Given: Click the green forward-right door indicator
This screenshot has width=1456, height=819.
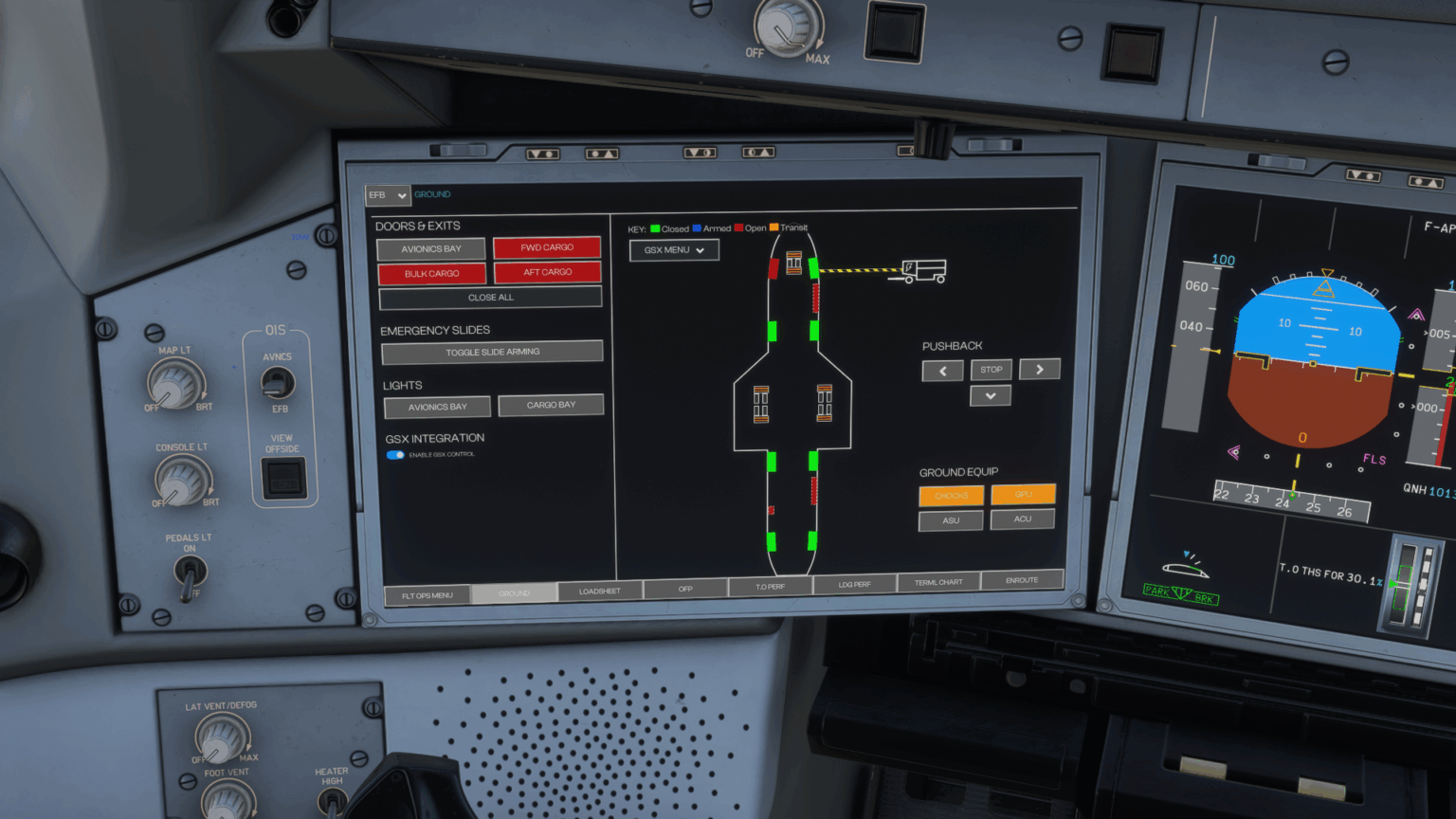Looking at the screenshot, I should [x=813, y=268].
